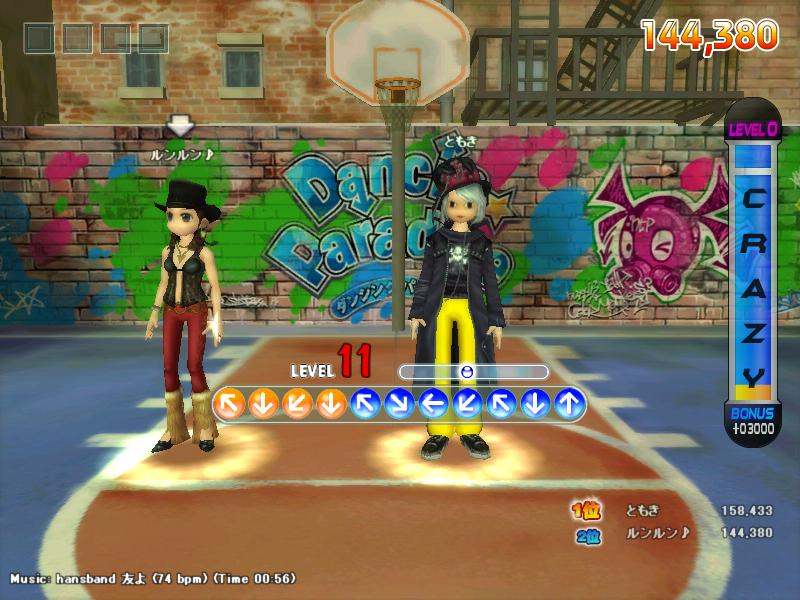This screenshot has height=600, width=800.
Task: Select first-place player ともき in the ranking
Action: coord(641,511)
